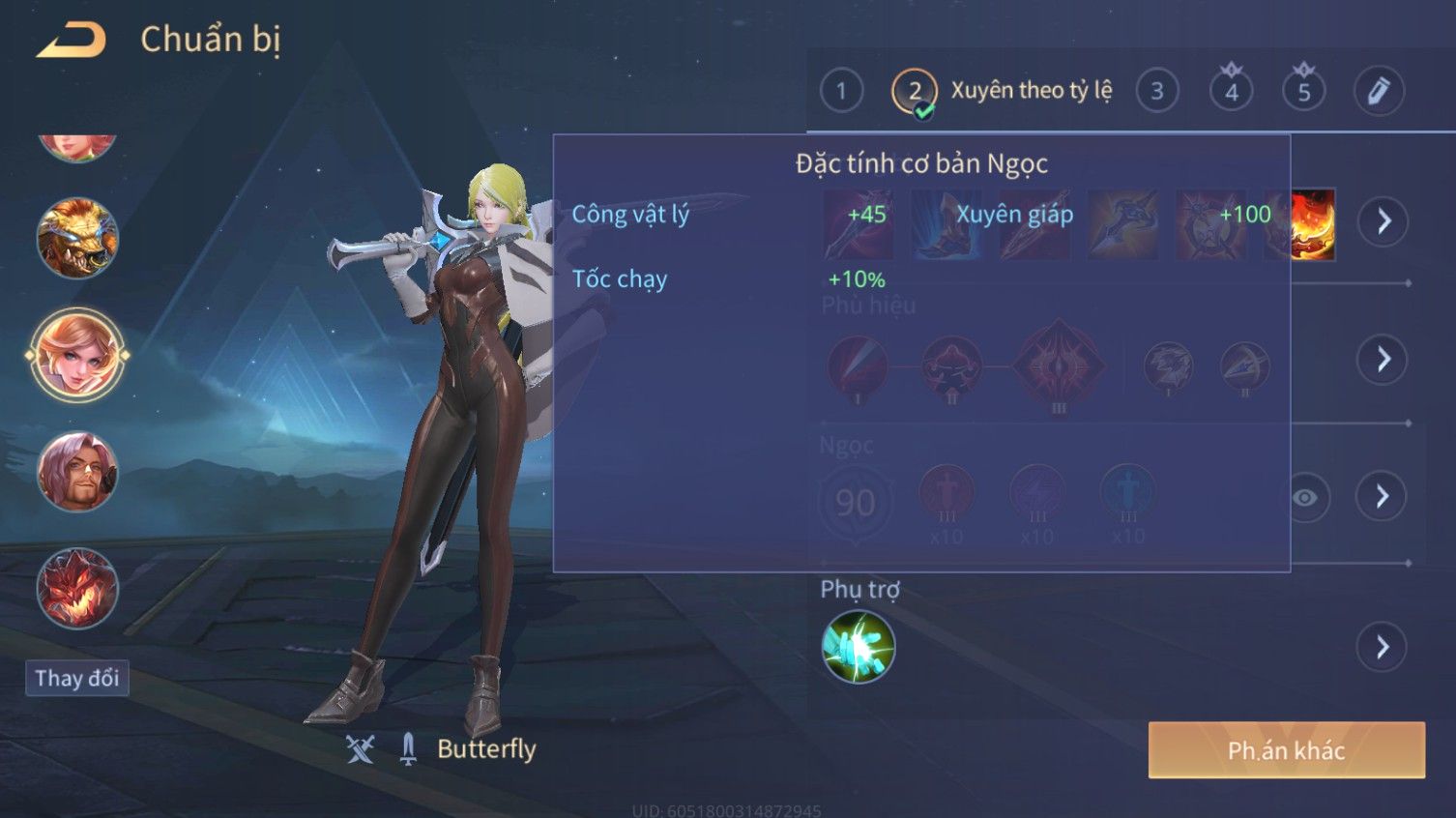1456x818 pixels.
Task: Go back using the return arrow
Action: click(x=72, y=41)
